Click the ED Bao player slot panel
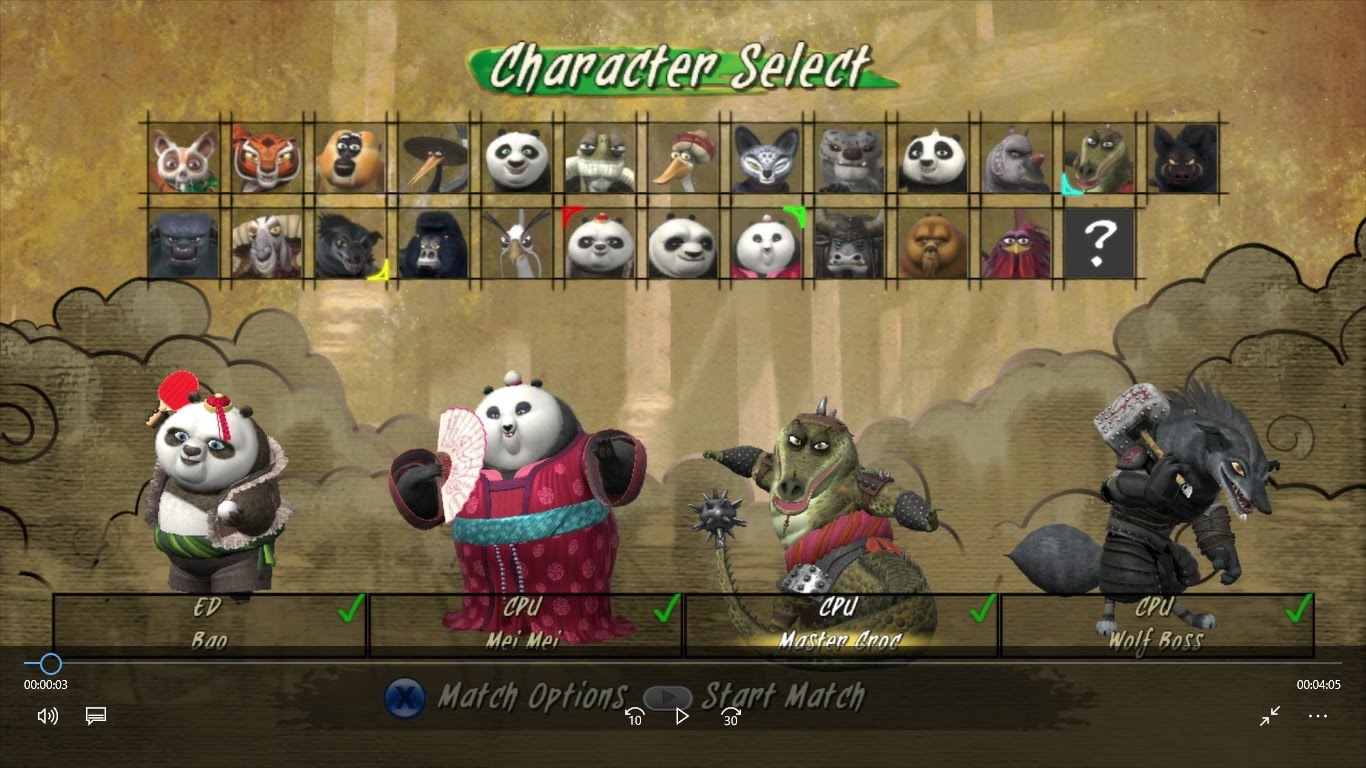This screenshot has width=1366, height=768. tap(210, 624)
